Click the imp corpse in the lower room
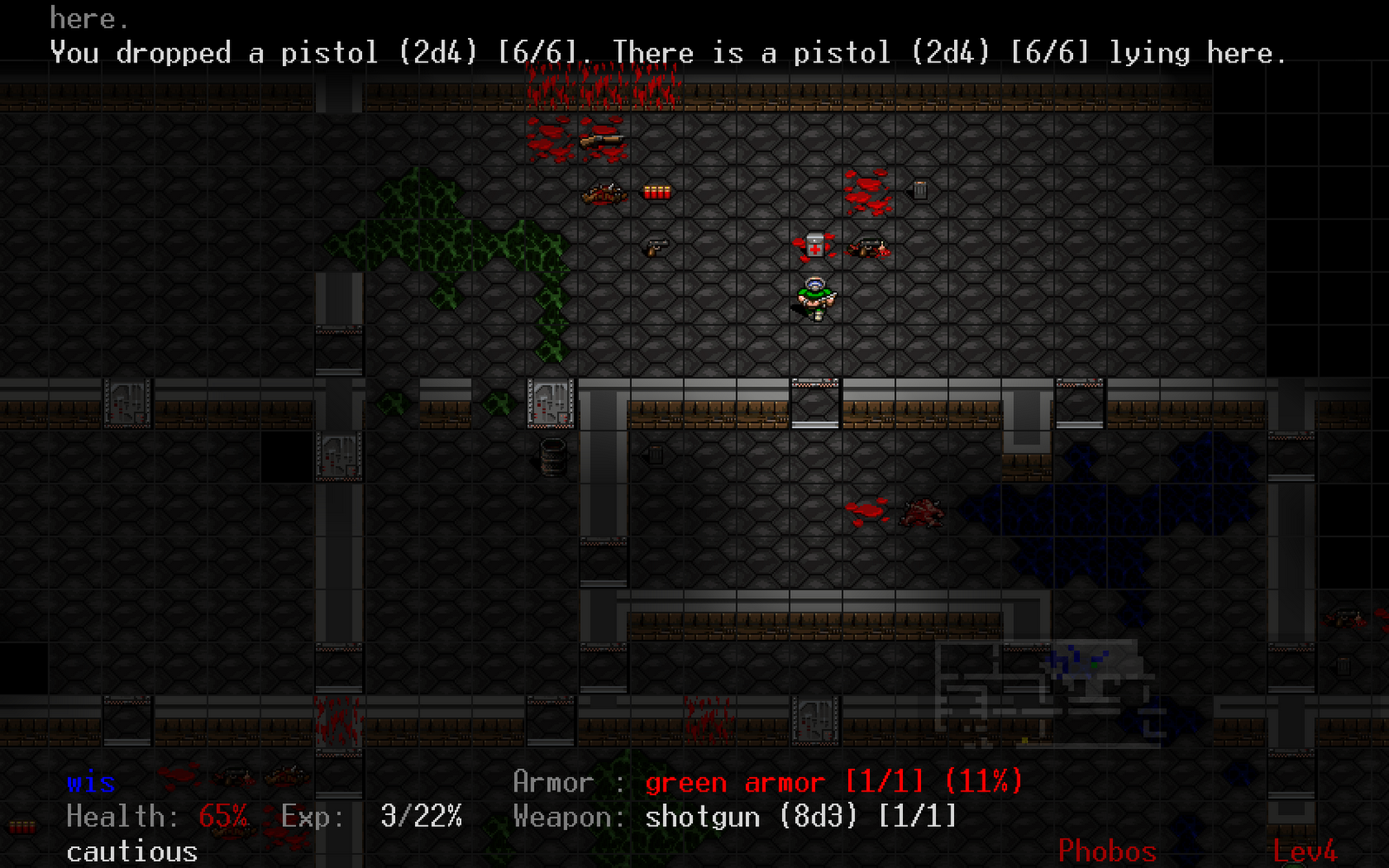This screenshot has height=868, width=1389. point(922,514)
